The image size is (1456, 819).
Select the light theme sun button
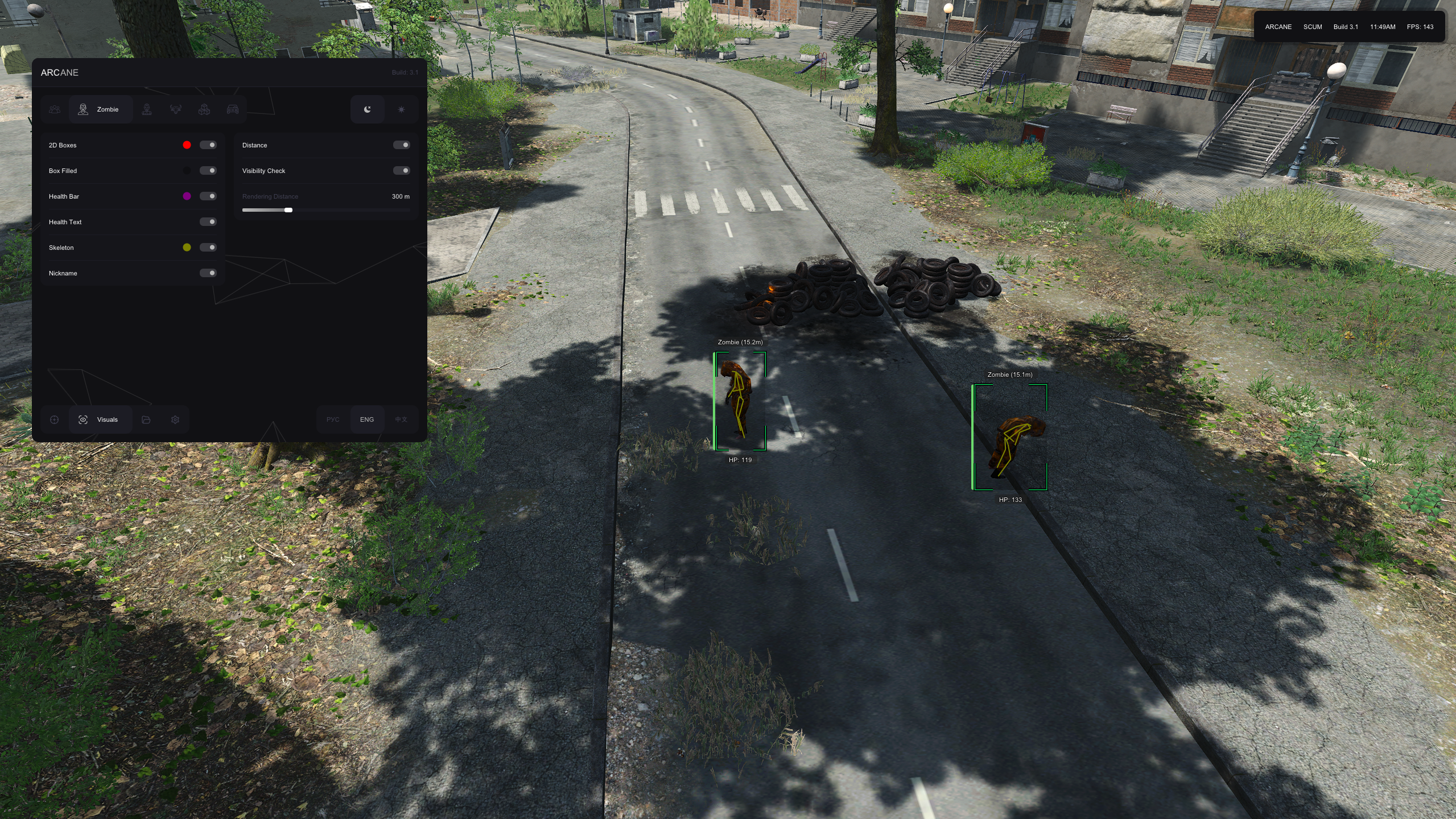(401, 109)
